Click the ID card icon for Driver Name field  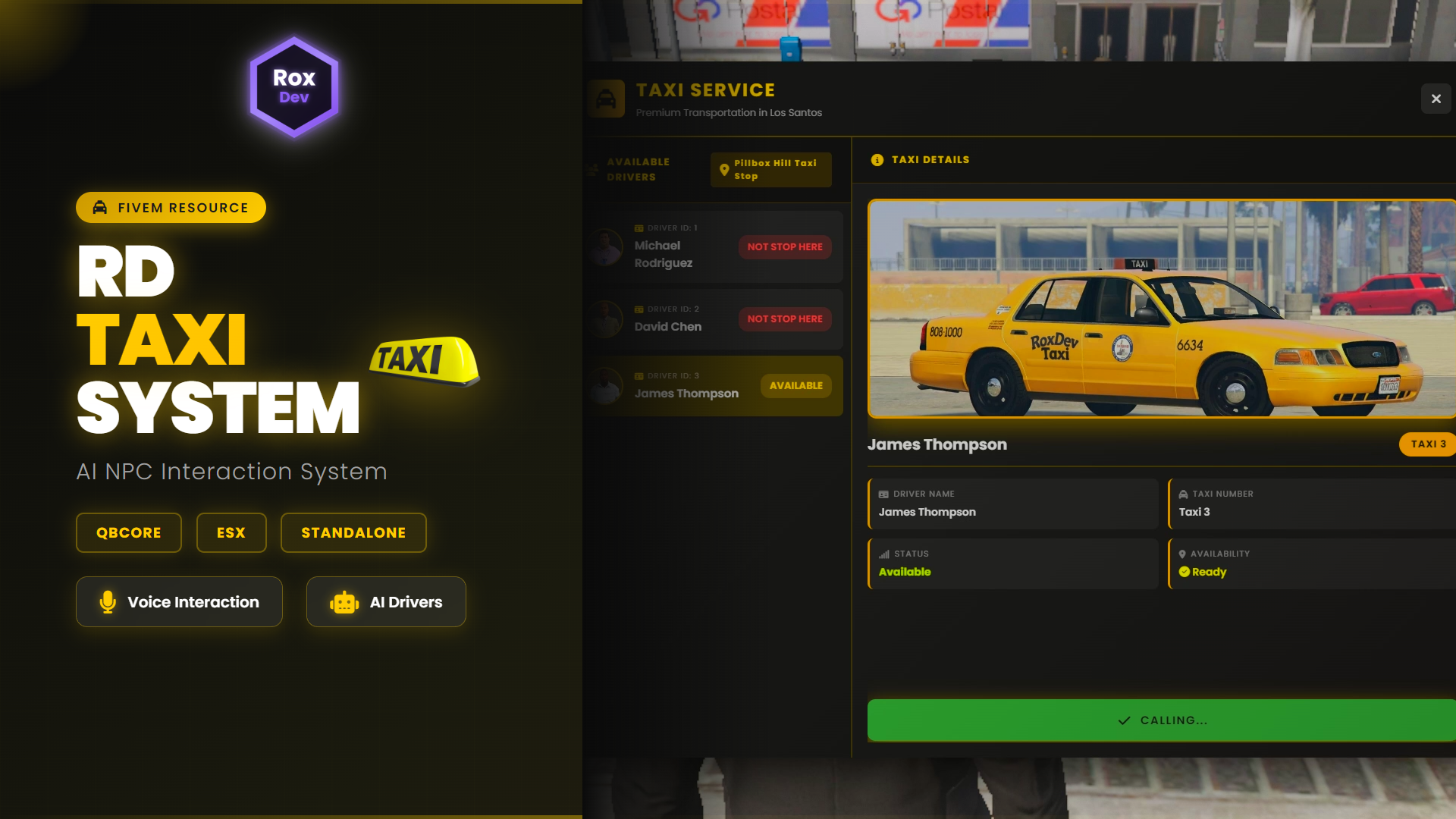point(886,493)
